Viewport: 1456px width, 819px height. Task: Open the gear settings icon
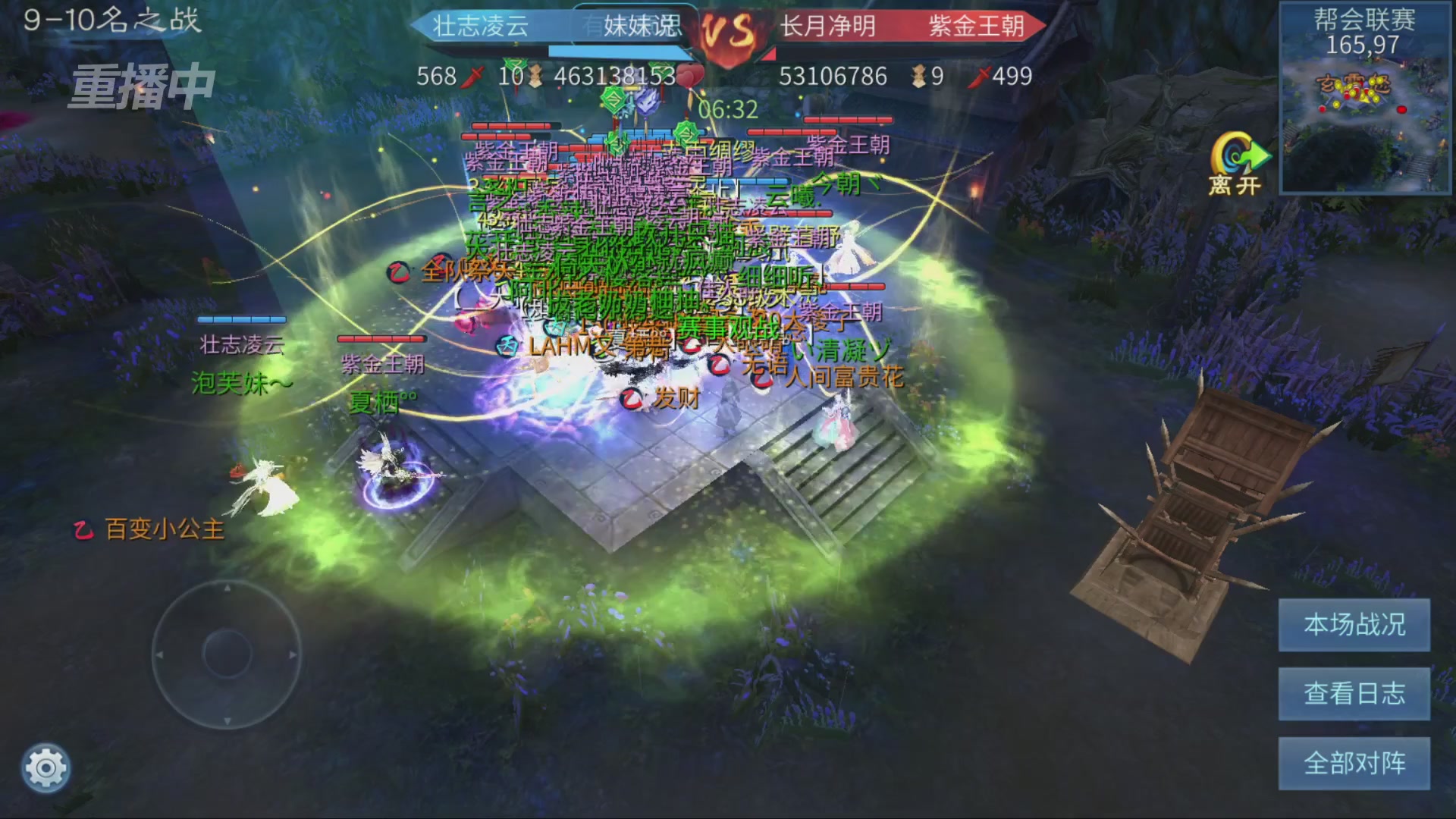click(x=45, y=769)
